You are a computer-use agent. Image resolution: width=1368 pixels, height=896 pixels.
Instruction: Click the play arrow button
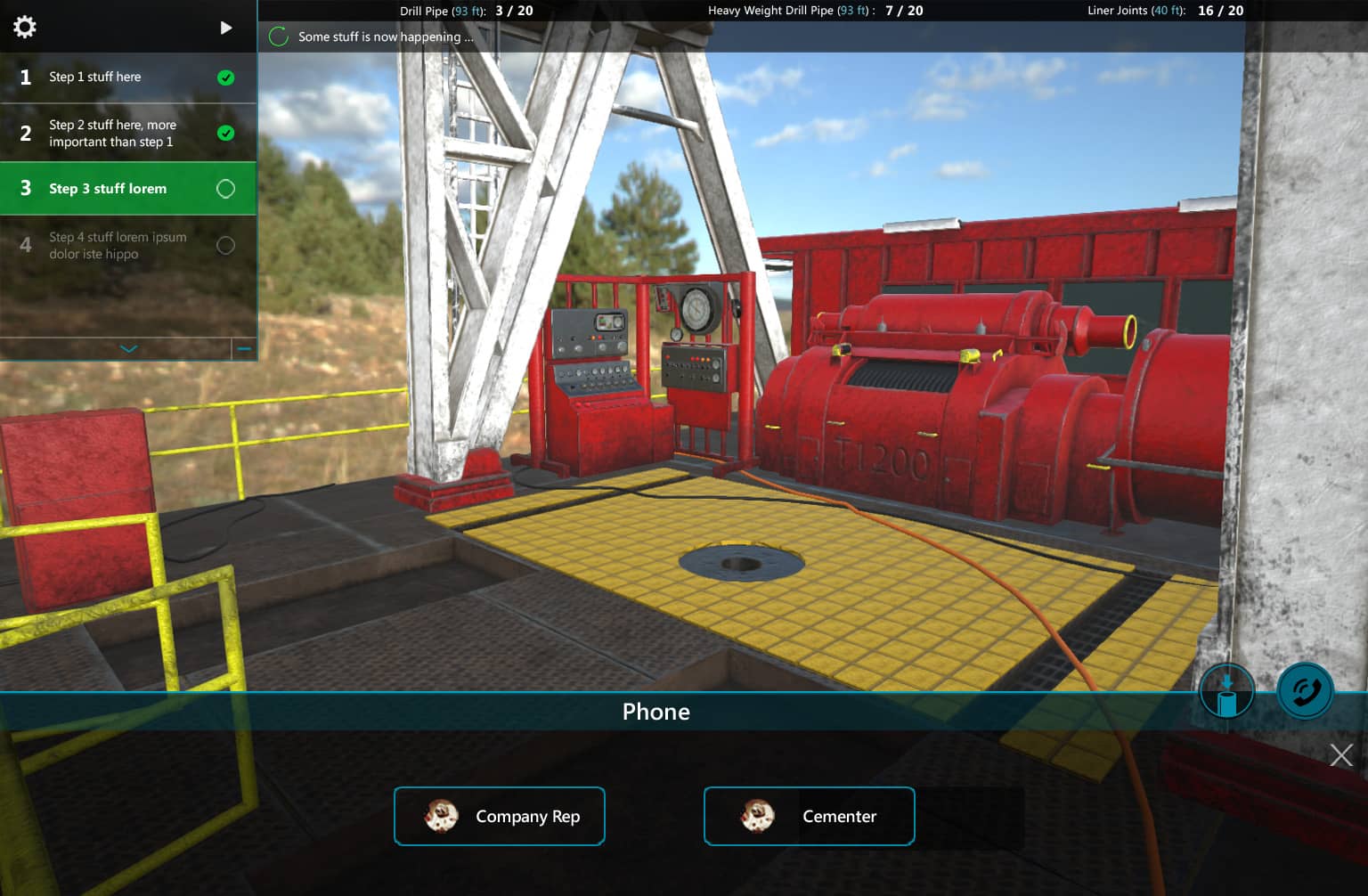click(226, 28)
